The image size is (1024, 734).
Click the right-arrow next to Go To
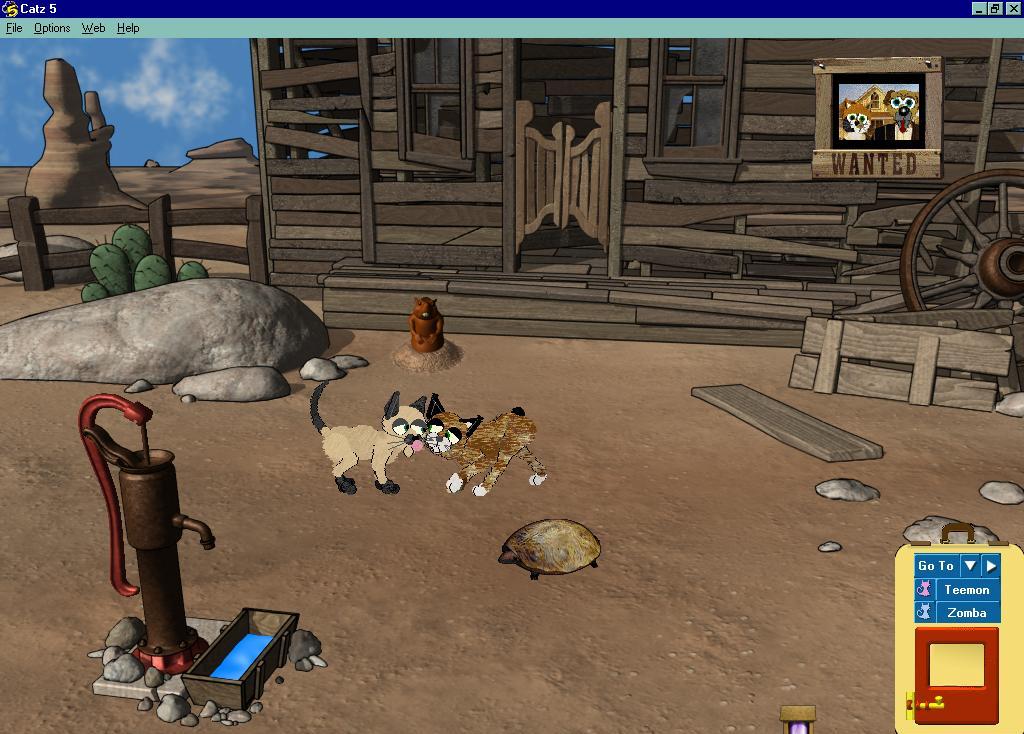pyautogui.click(x=990, y=566)
